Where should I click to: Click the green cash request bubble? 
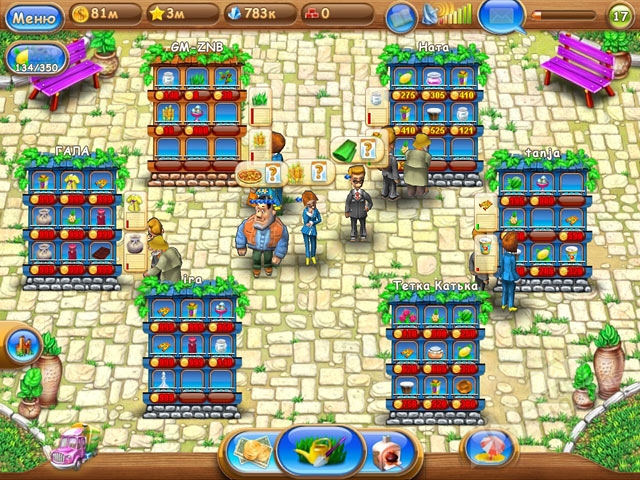pyautogui.click(x=344, y=150)
